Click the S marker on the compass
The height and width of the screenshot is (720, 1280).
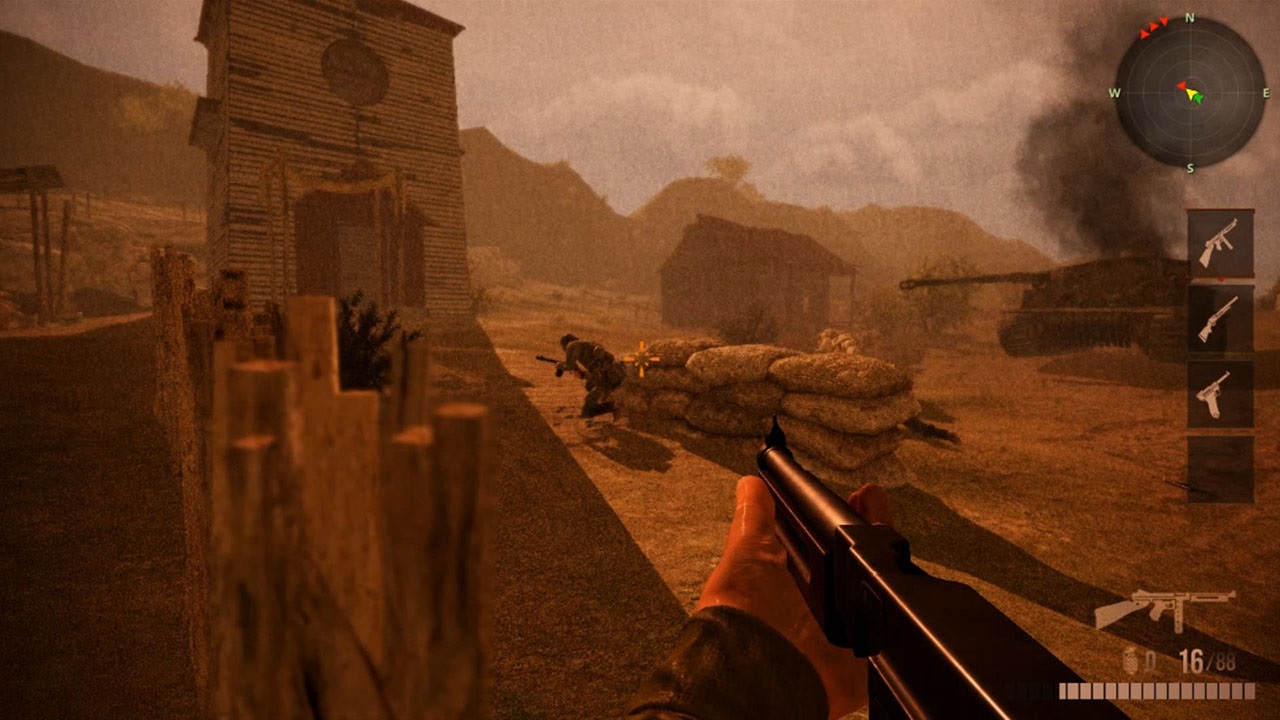1189,167
